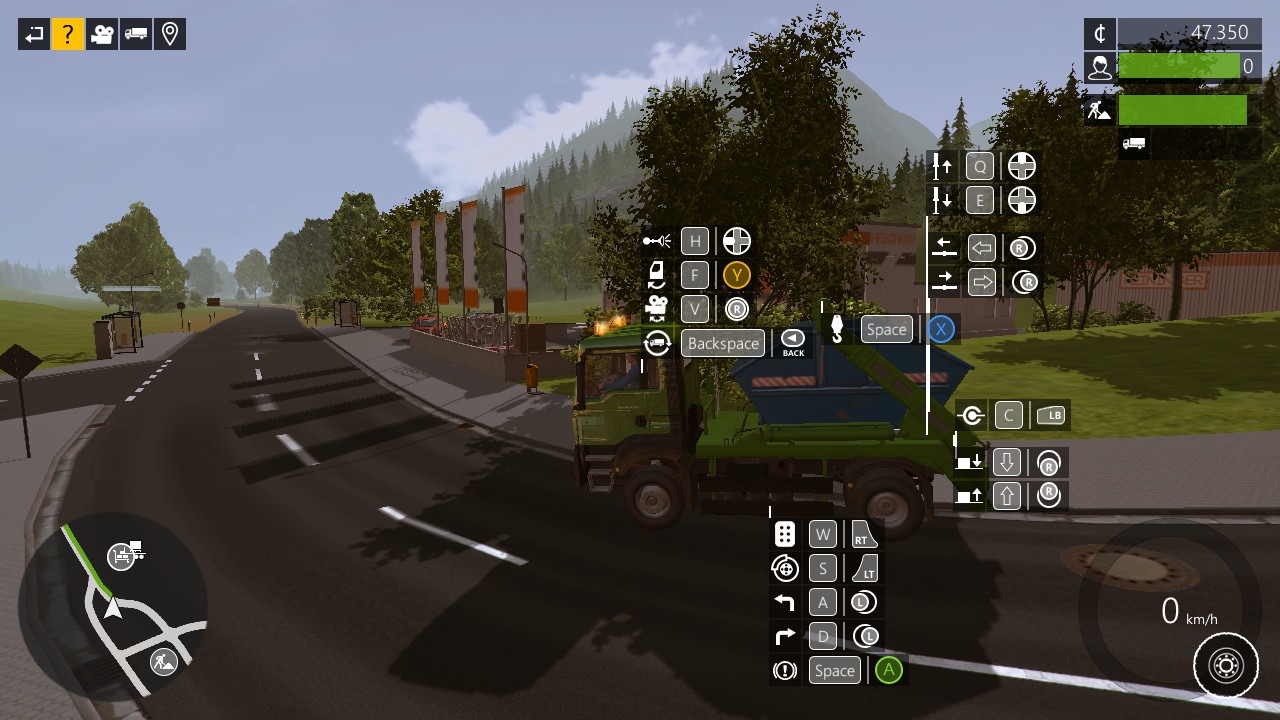Toggle the yellow question mark help button

tap(68, 35)
